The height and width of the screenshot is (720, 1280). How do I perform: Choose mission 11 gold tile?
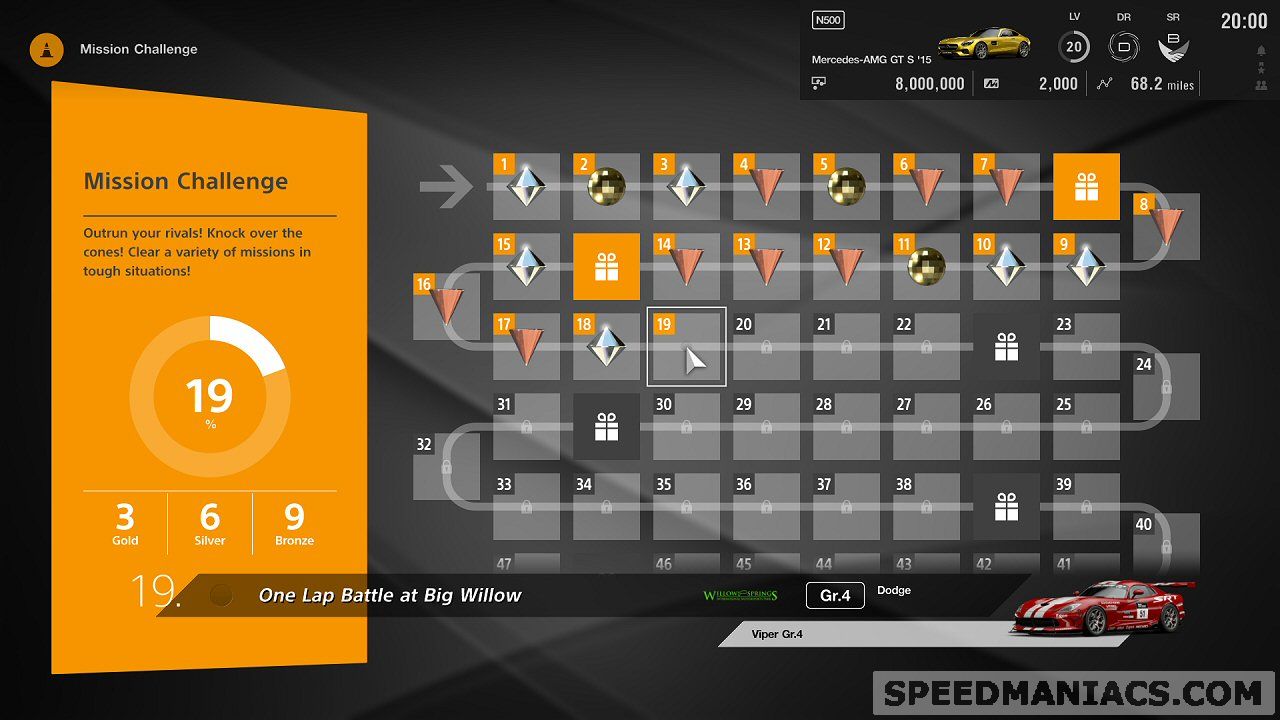[926, 266]
